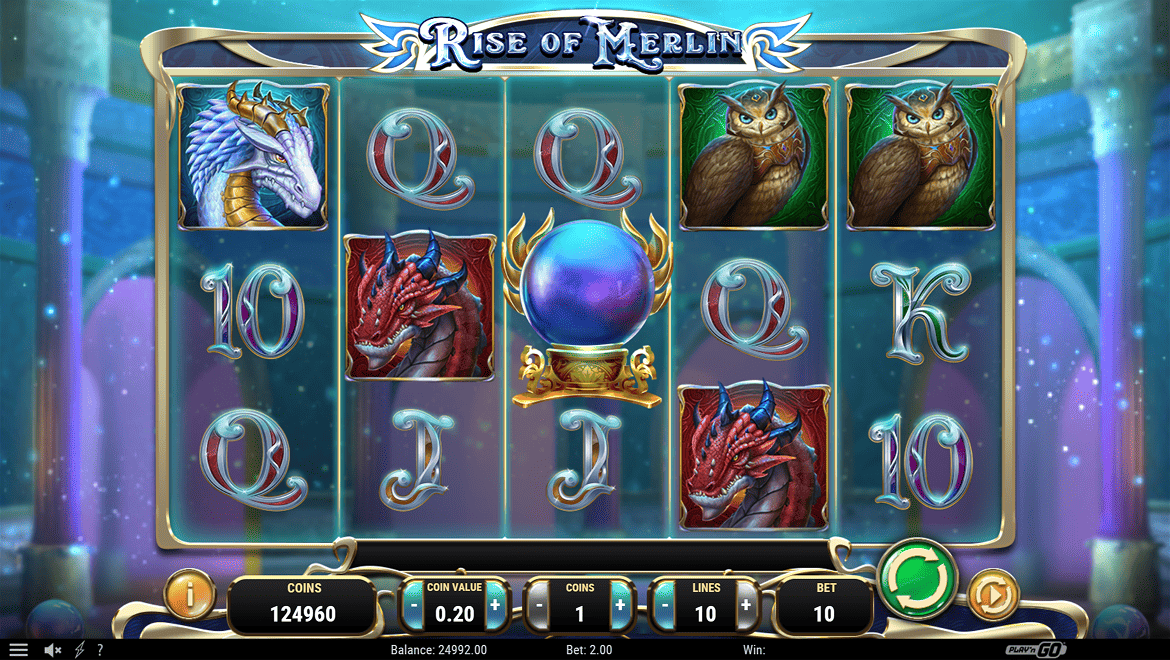This screenshot has width=1170, height=660.
Task: Toggle the muted sound speaker icon
Action: [53, 650]
